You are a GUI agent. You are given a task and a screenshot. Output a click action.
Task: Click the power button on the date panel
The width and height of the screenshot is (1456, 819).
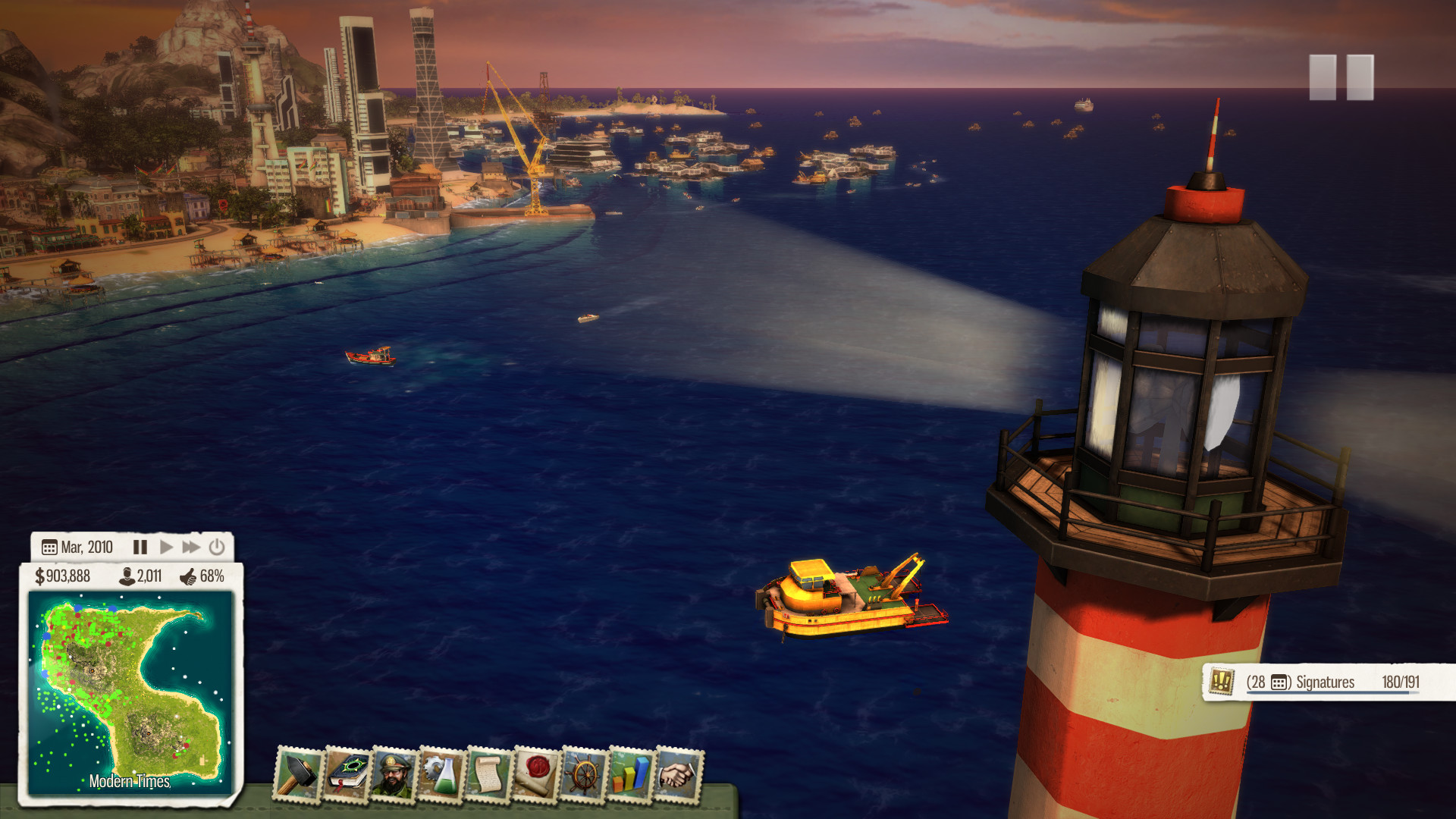pos(218,547)
